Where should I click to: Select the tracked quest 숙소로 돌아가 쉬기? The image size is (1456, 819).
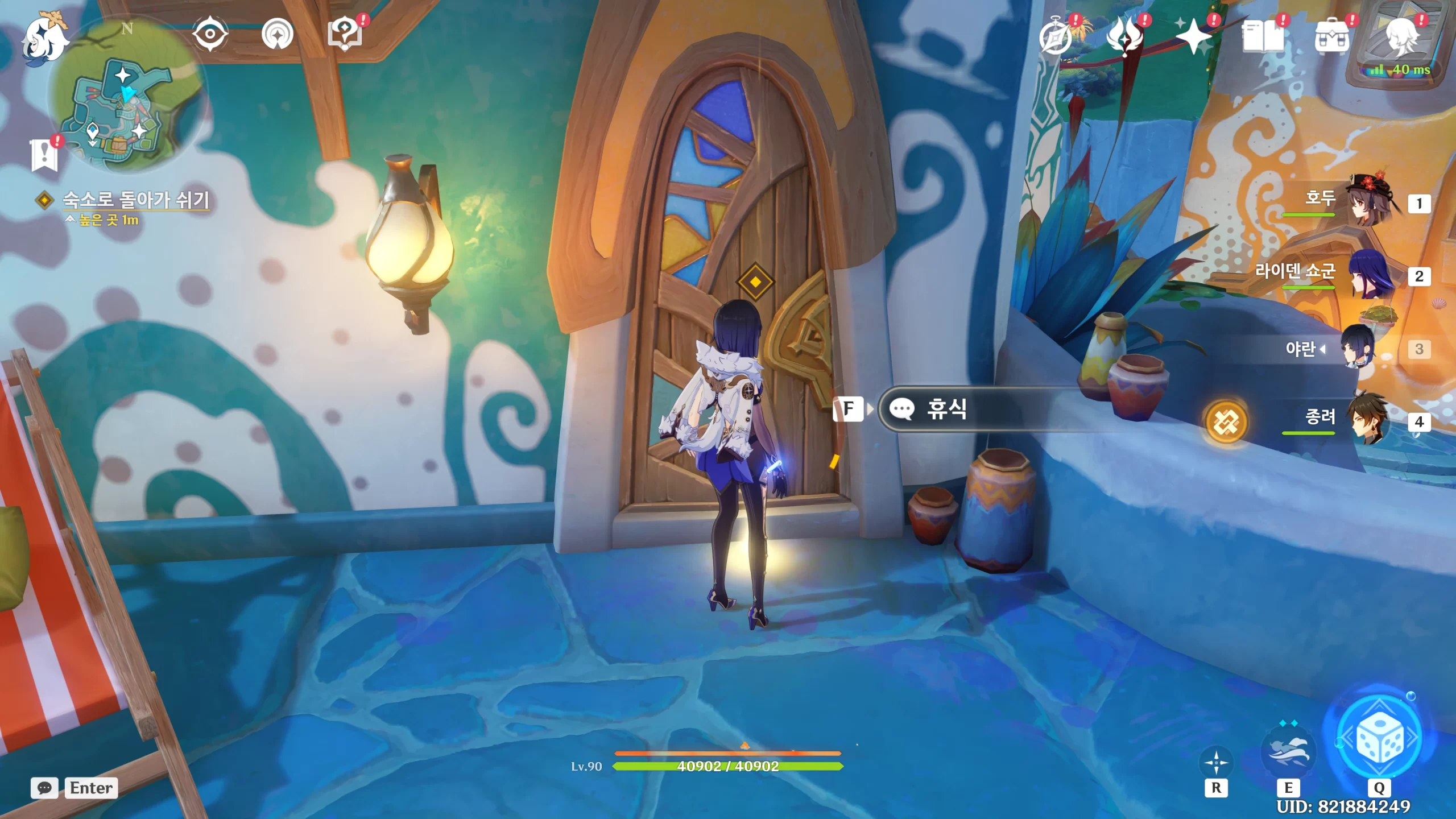coord(135,200)
